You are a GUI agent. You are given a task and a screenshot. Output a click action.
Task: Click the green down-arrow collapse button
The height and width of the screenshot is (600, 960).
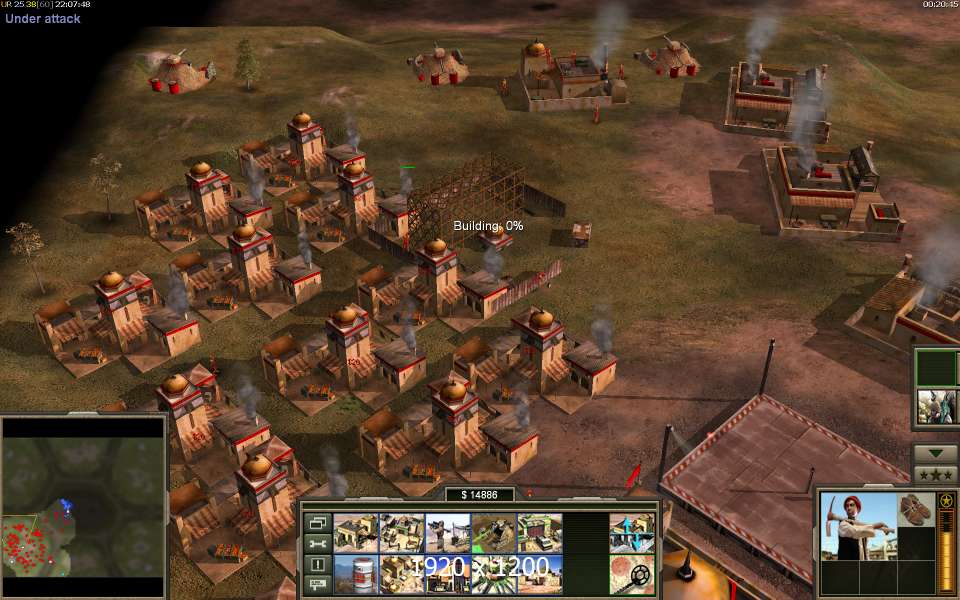(936, 453)
